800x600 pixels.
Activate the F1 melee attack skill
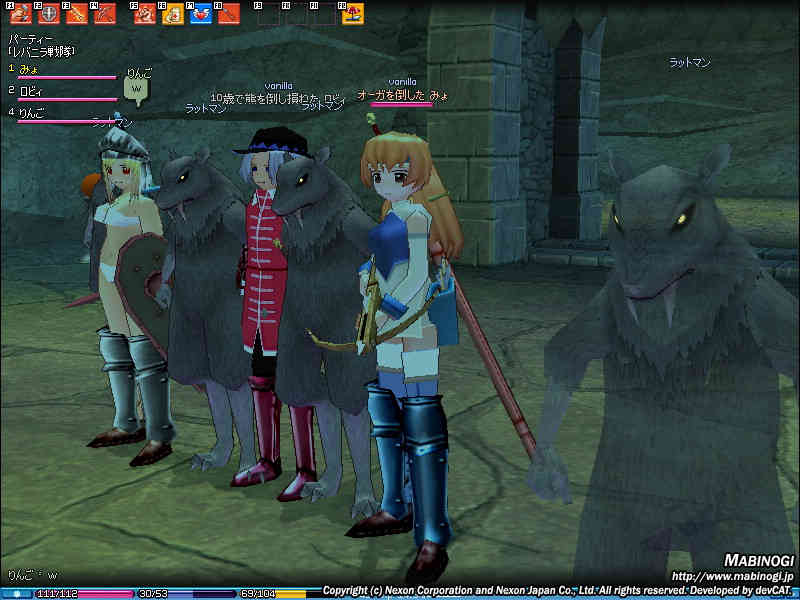[x=21, y=14]
